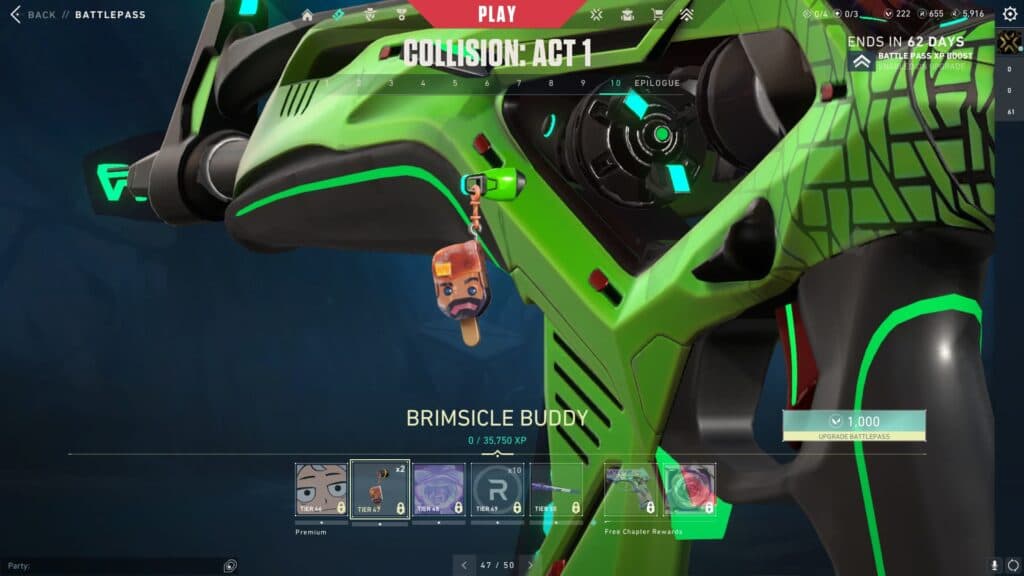The width and height of the screenshot is (1024, 576).
Task: Open the home screen via house icon
Action: pos(307,15)
